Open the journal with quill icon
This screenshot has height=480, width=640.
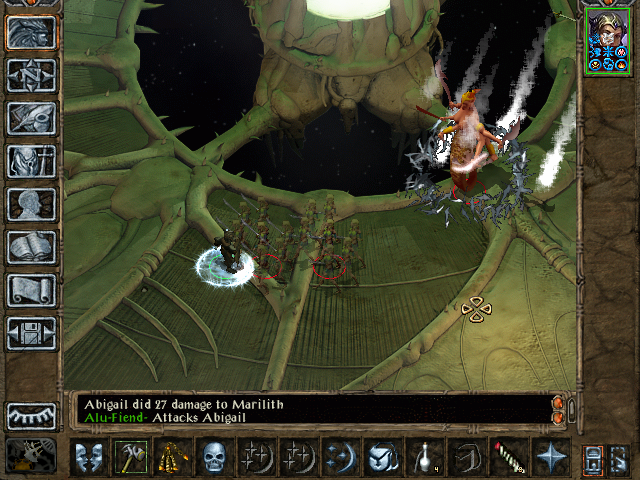click(x=32, y=119)
